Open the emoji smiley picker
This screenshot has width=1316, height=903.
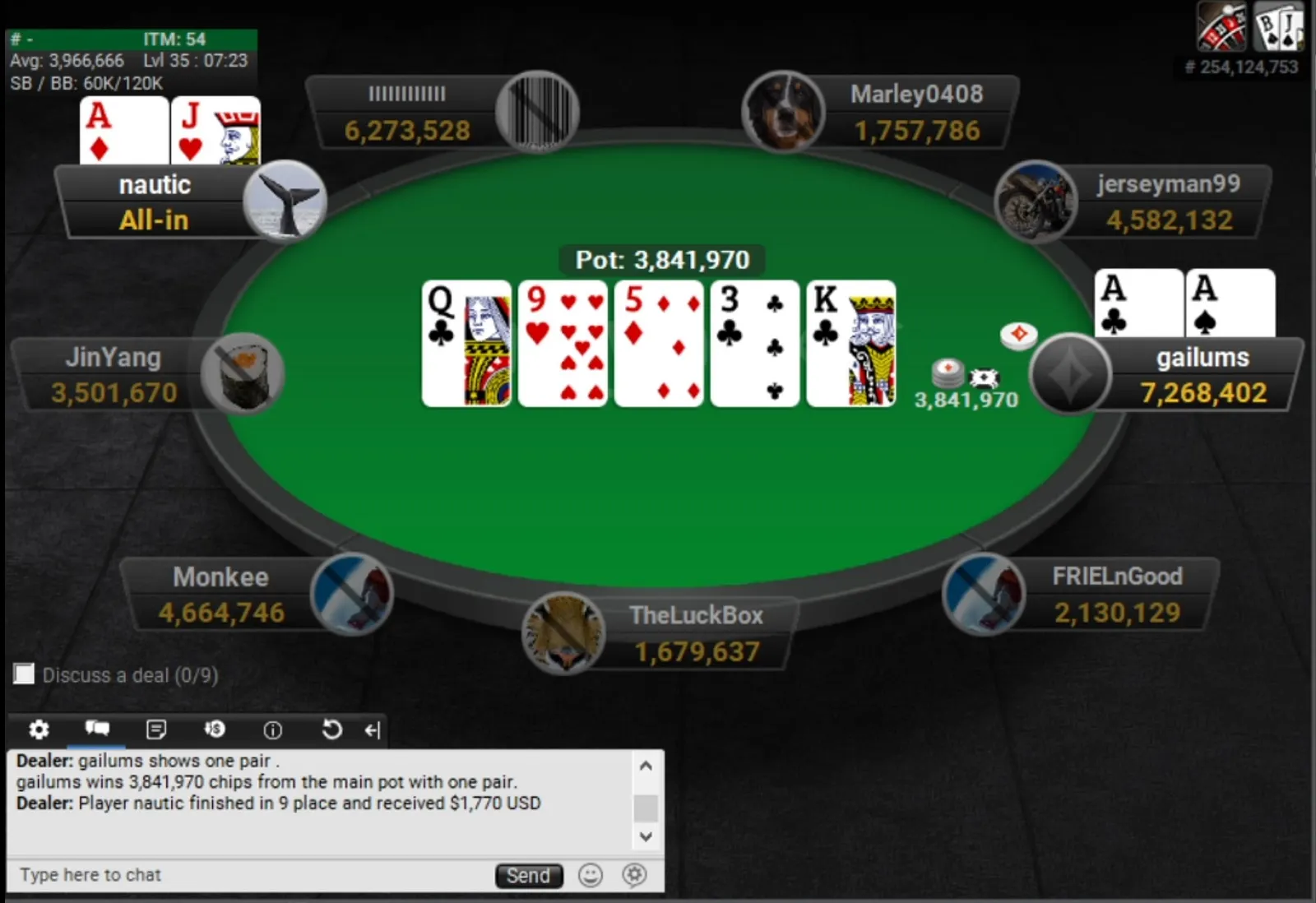[590, 875]
